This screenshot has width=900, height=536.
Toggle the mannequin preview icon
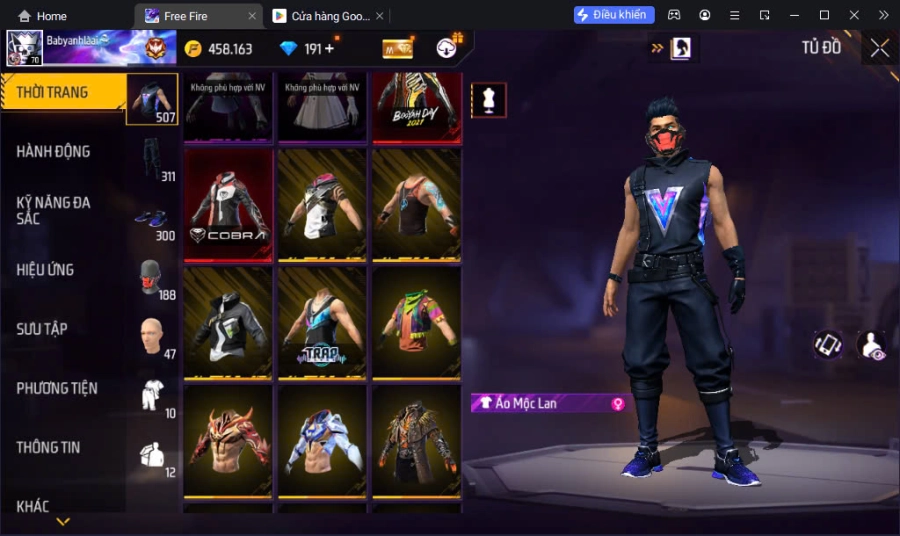[x=489, y=100]
